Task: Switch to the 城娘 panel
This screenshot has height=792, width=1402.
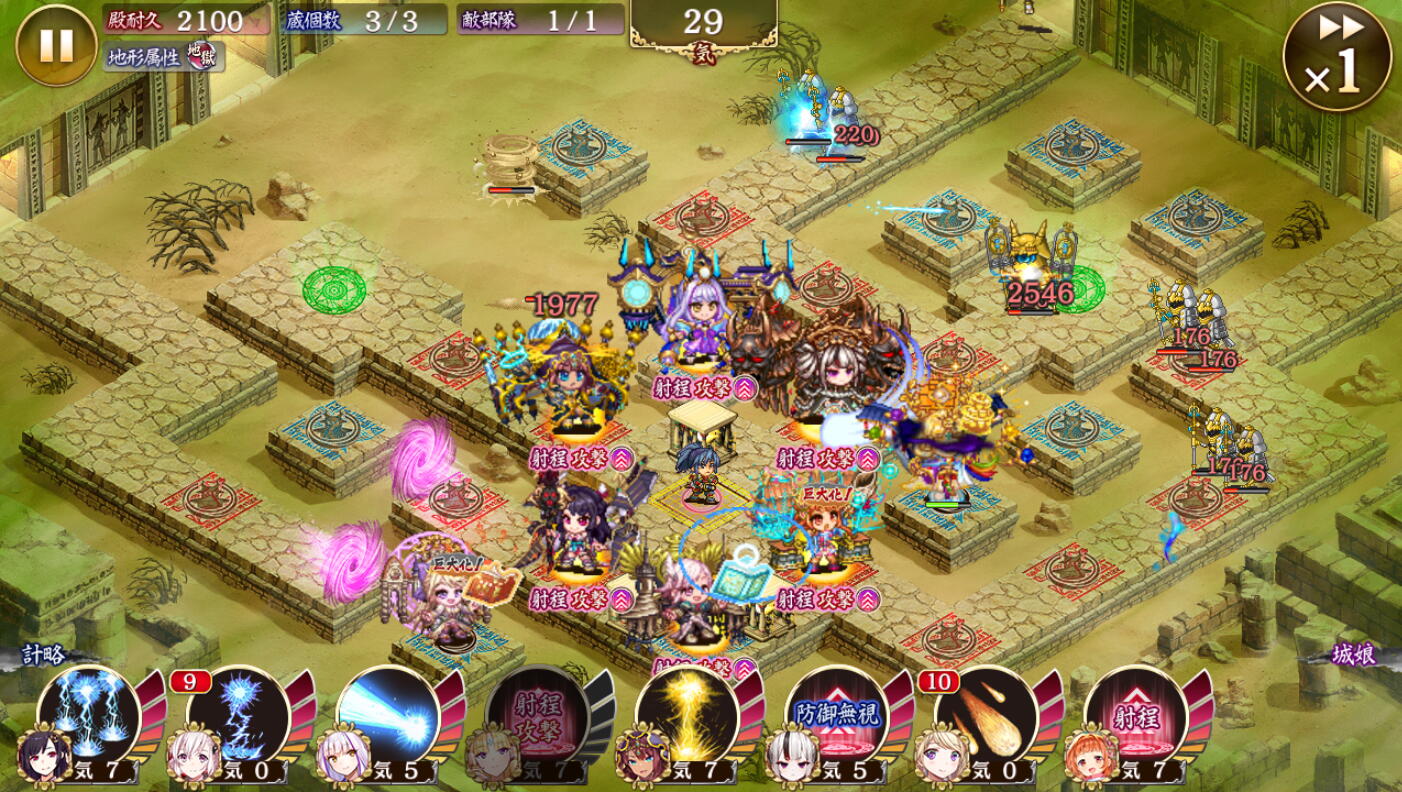Action: 1352,655
